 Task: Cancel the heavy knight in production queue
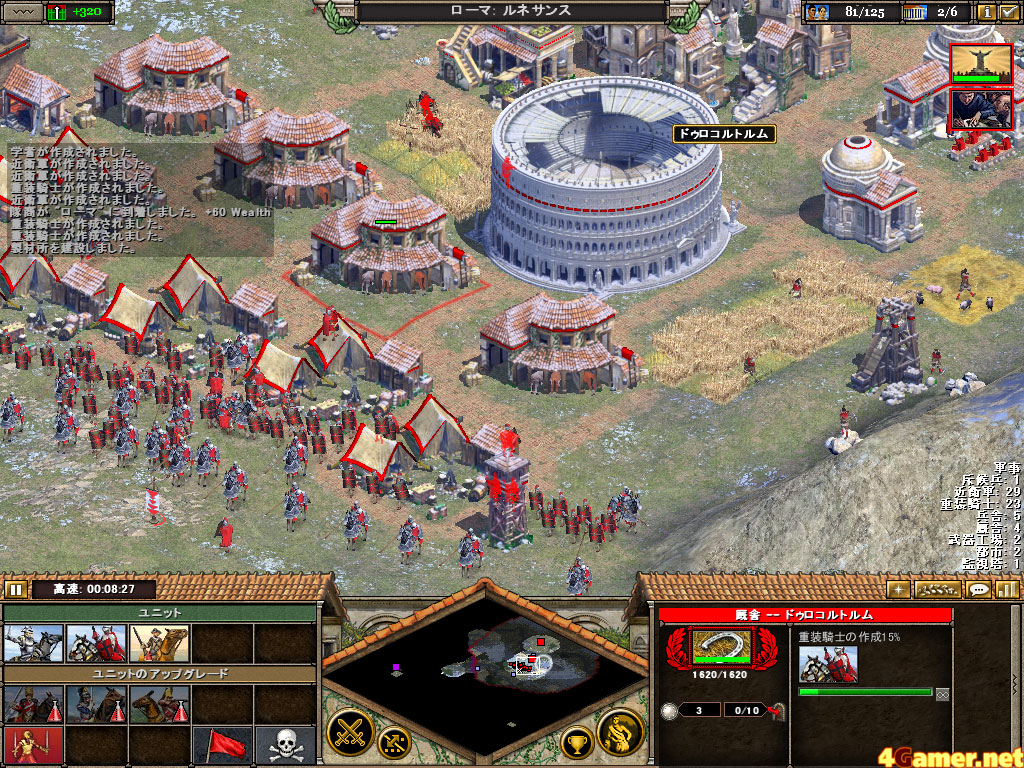click(x=828, y=665)
